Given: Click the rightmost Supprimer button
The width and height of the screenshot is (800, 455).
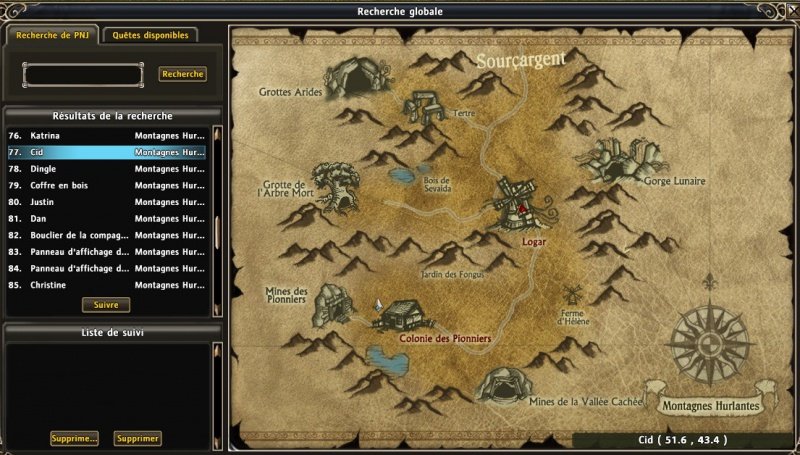Looking at the screenshot, I should 137,438.
